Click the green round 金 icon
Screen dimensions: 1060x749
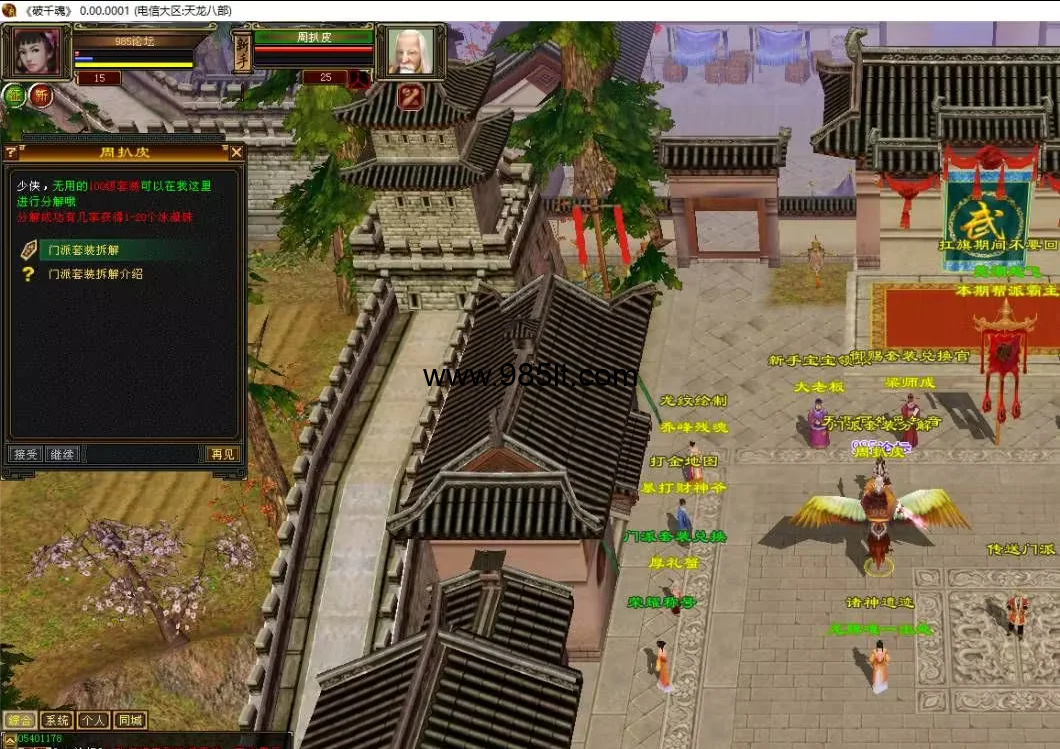tap(14, 96)
